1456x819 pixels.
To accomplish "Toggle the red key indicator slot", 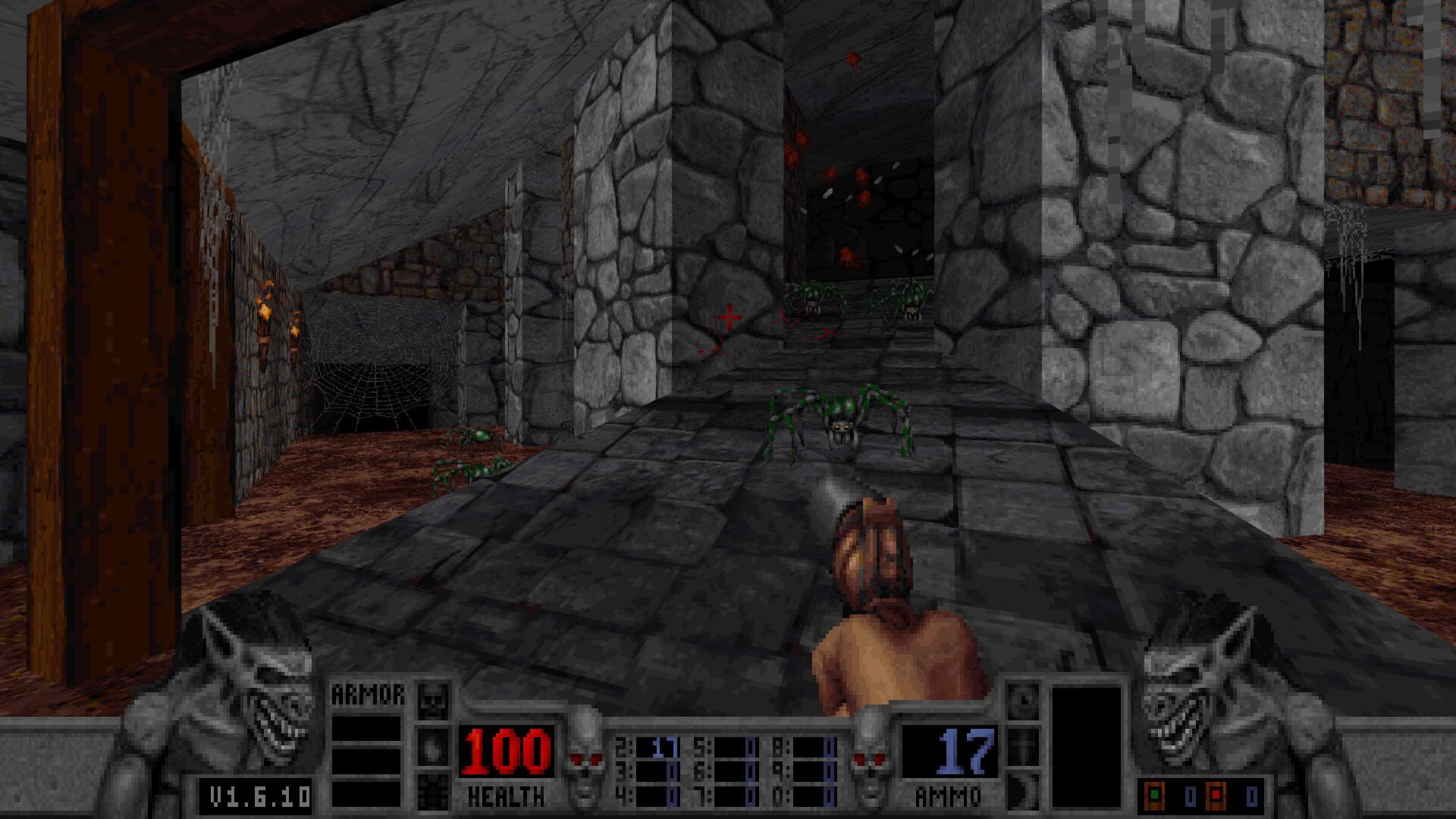I will (1216, 795).
